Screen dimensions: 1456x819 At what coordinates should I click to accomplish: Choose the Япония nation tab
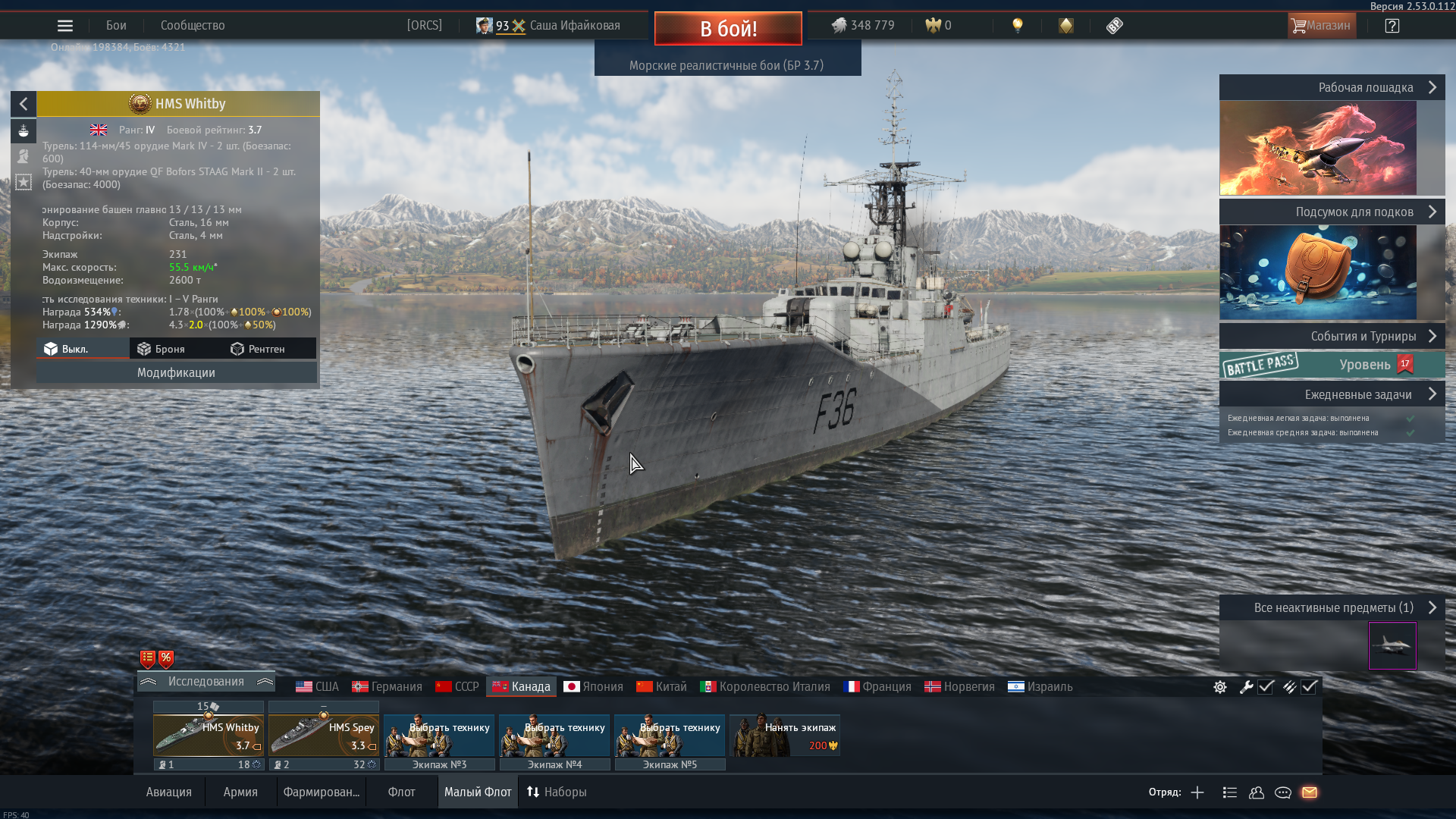coord(594,686)
